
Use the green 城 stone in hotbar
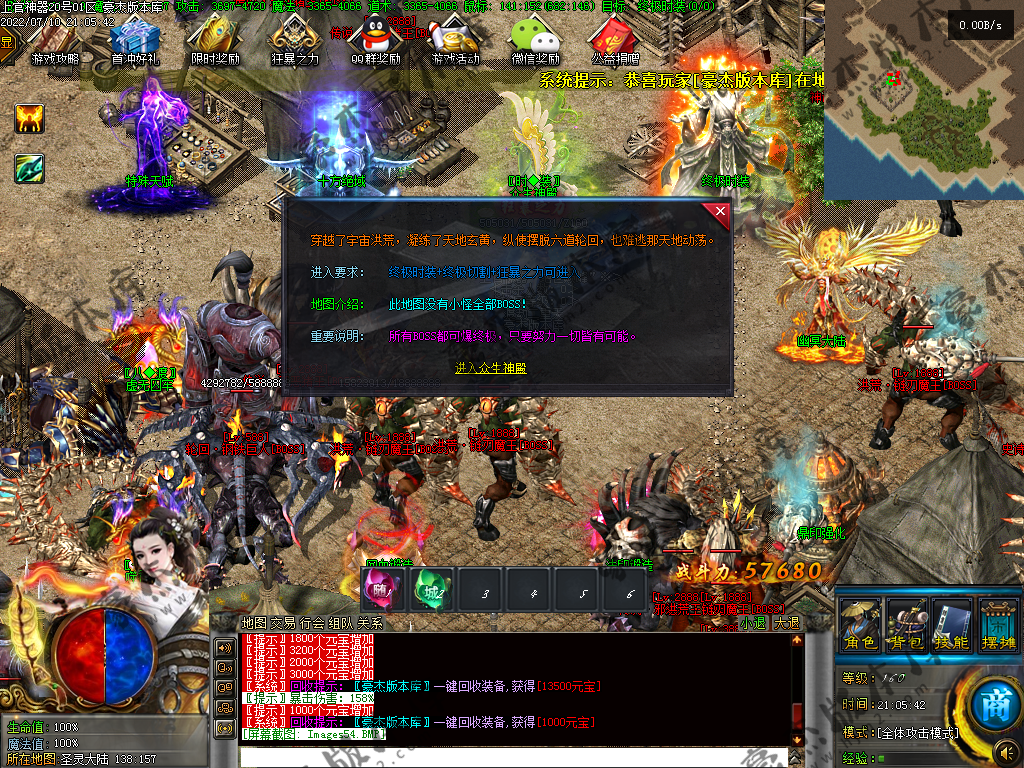(433, 589)
